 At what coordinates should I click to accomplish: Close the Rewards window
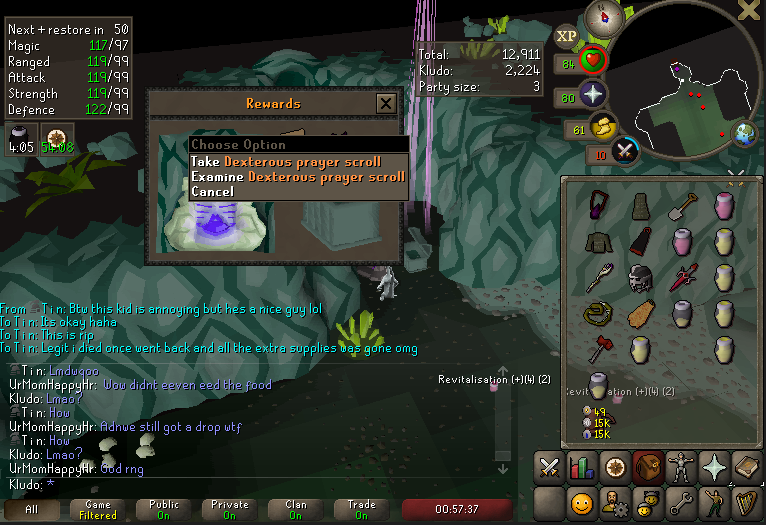tap(386, 103)
